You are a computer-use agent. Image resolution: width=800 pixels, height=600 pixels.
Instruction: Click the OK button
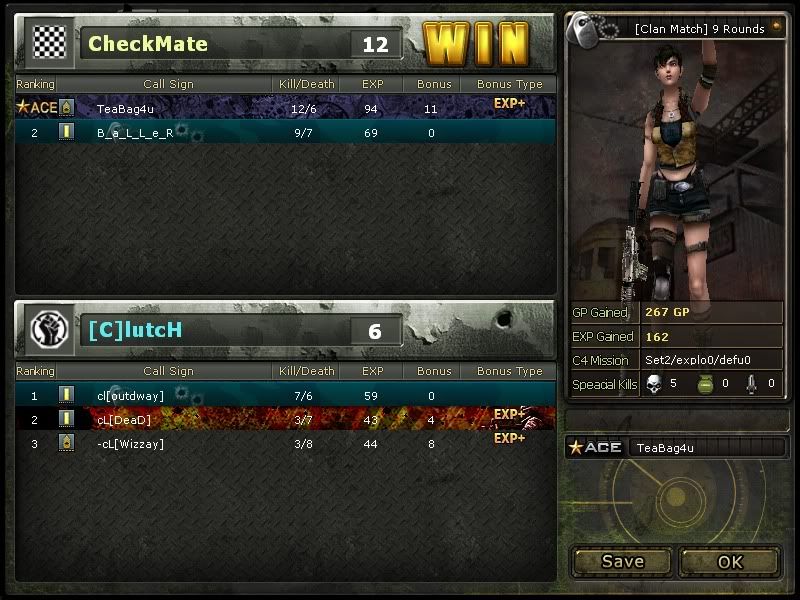click(730, 561)
